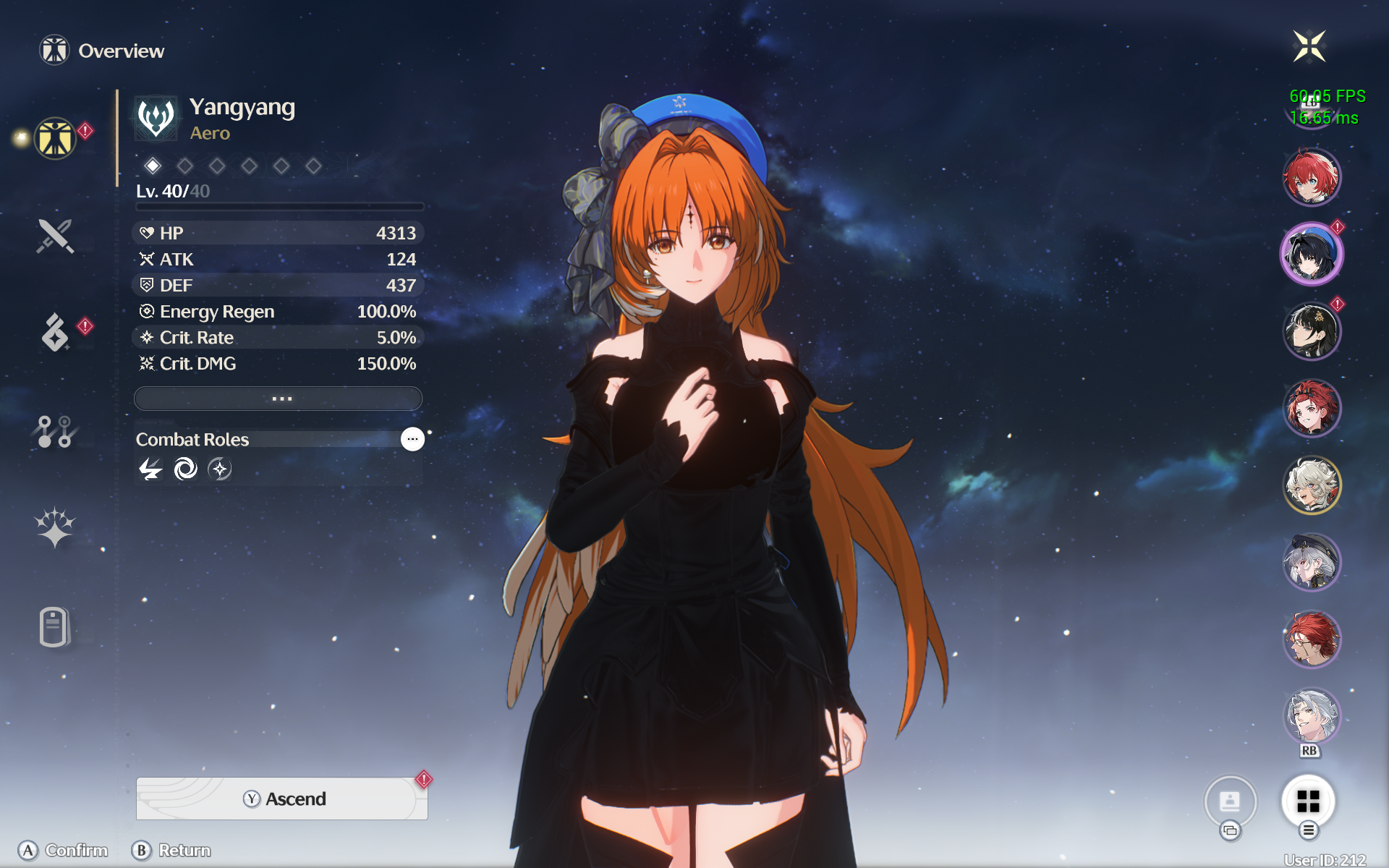Screen dimensions: 1389x868
Task: Select the overview tab icon
Action: 55,138
